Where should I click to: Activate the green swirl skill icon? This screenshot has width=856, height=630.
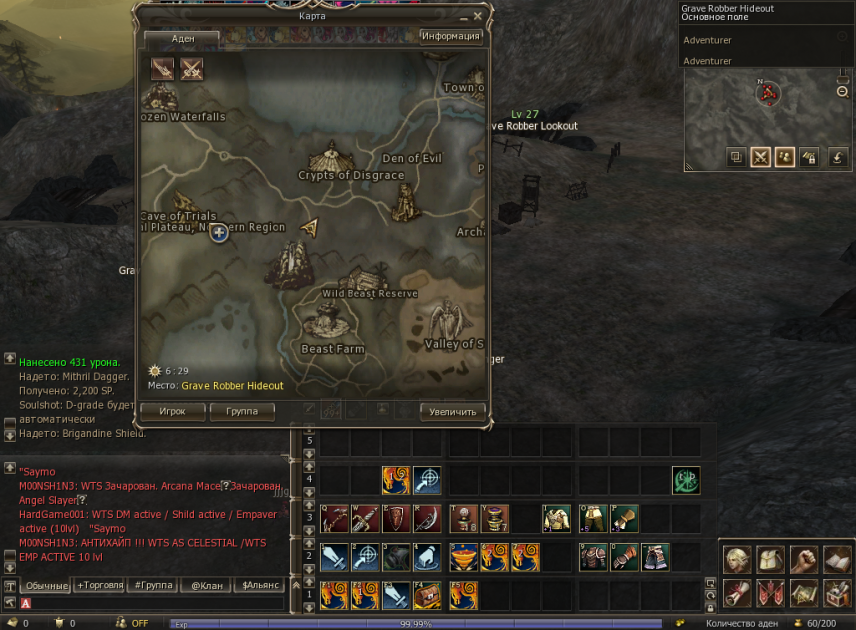(x=686, y=480)
